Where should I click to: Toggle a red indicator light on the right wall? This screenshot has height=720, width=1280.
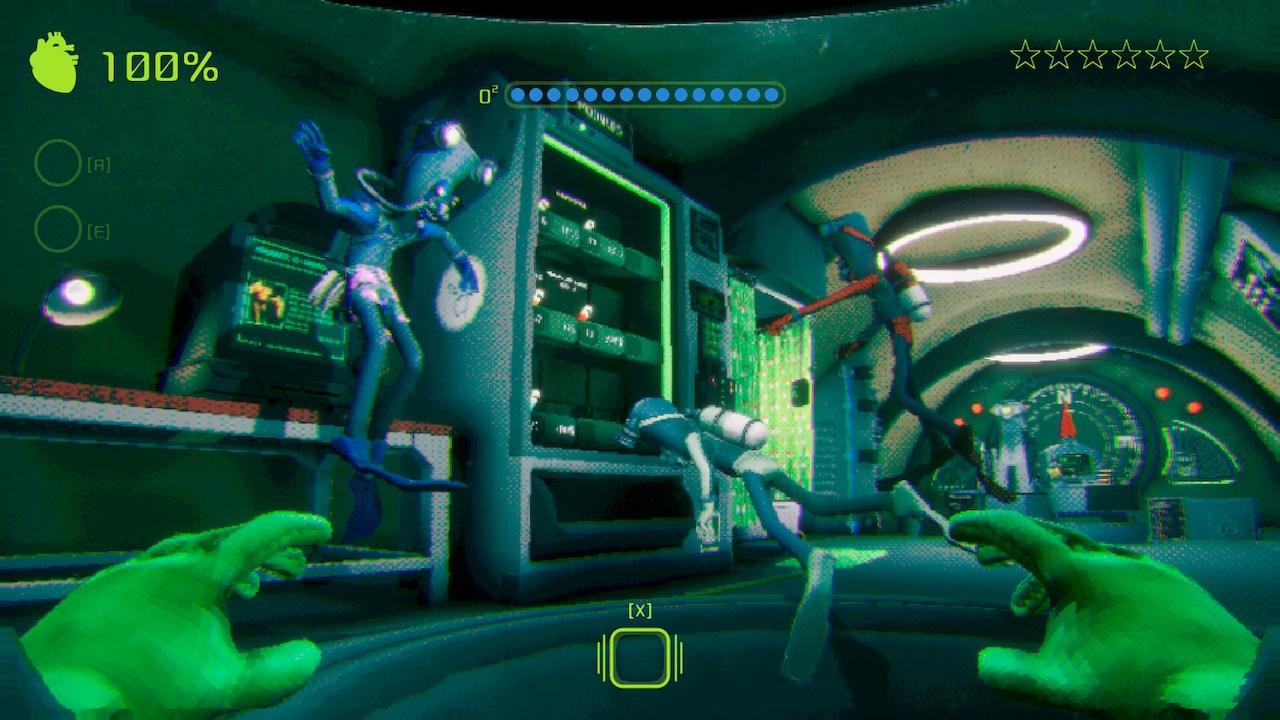click(x=1161, y=392)
